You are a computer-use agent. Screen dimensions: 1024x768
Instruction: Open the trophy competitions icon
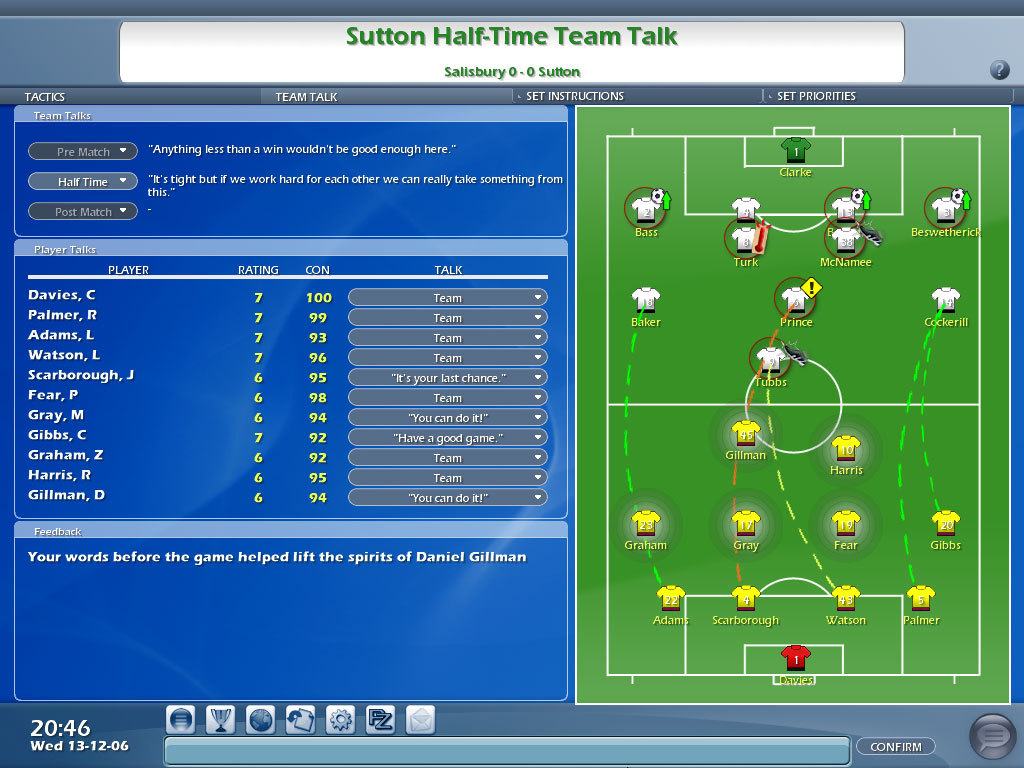[220, 720]
